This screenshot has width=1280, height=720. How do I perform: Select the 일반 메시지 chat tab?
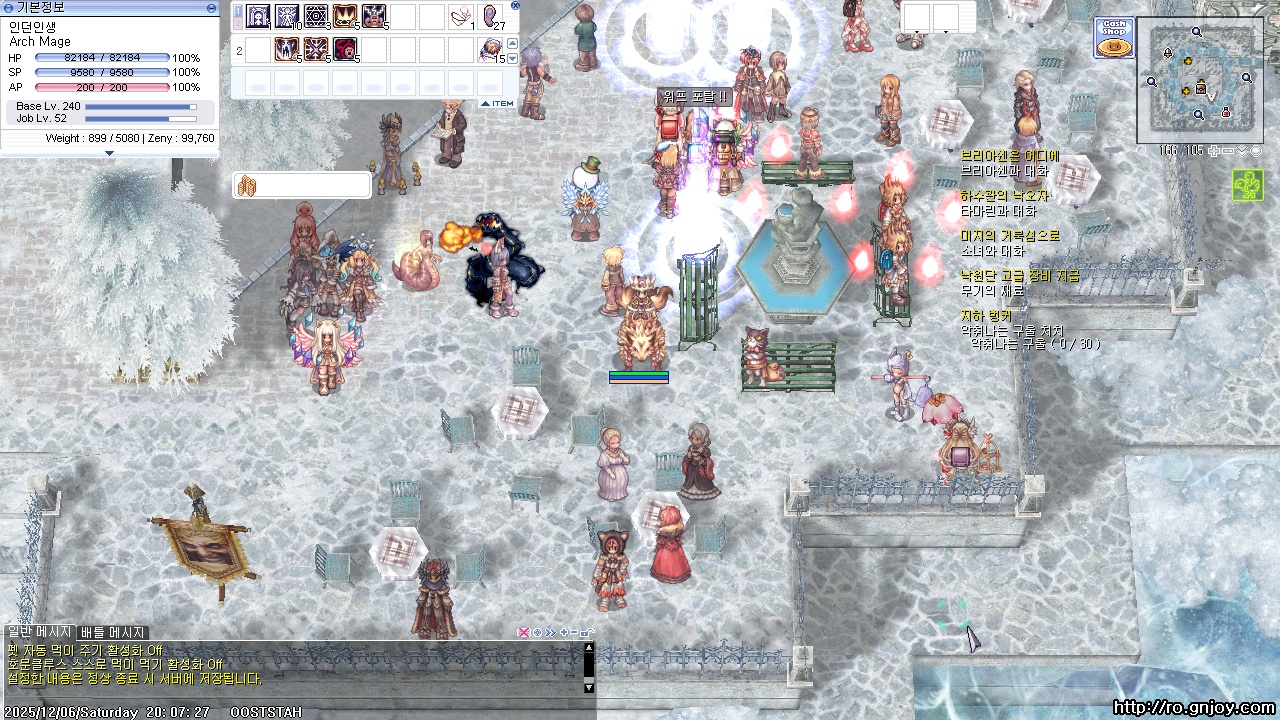(x=39, y=632)
